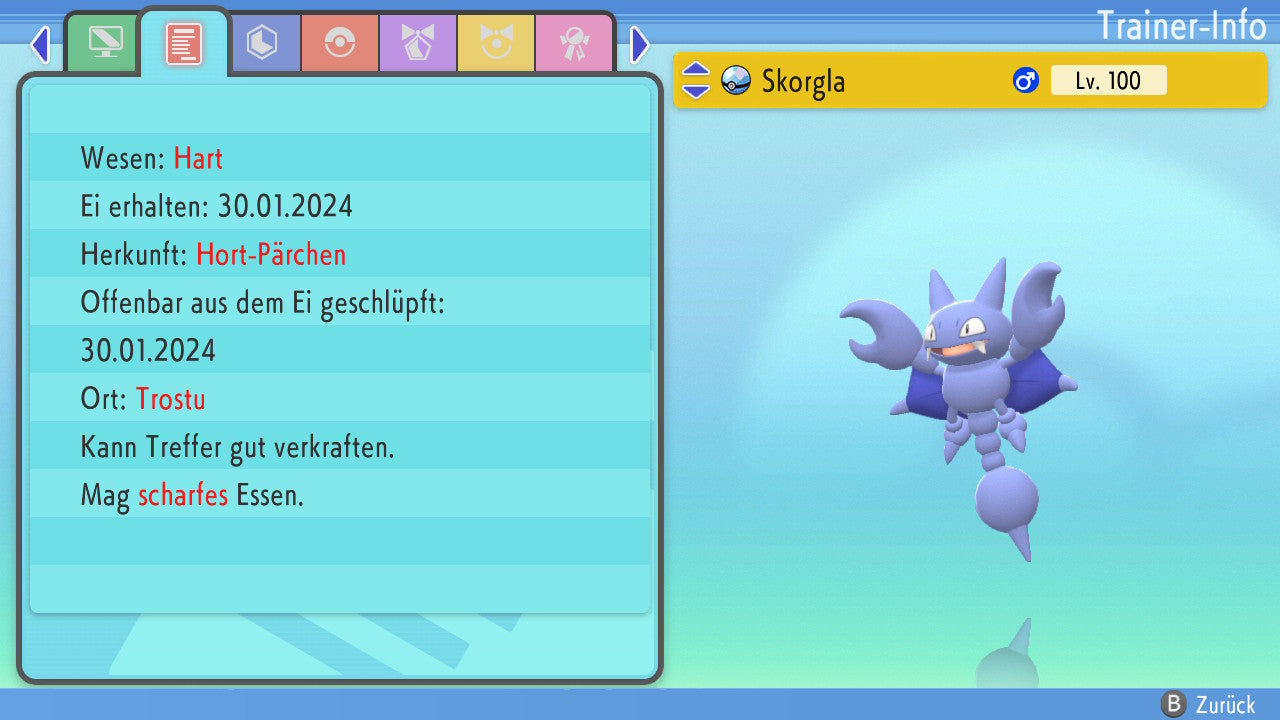Switch to the green monitor tab
The width and height of the screenshot is (1280, 720).
click(105, 43)
